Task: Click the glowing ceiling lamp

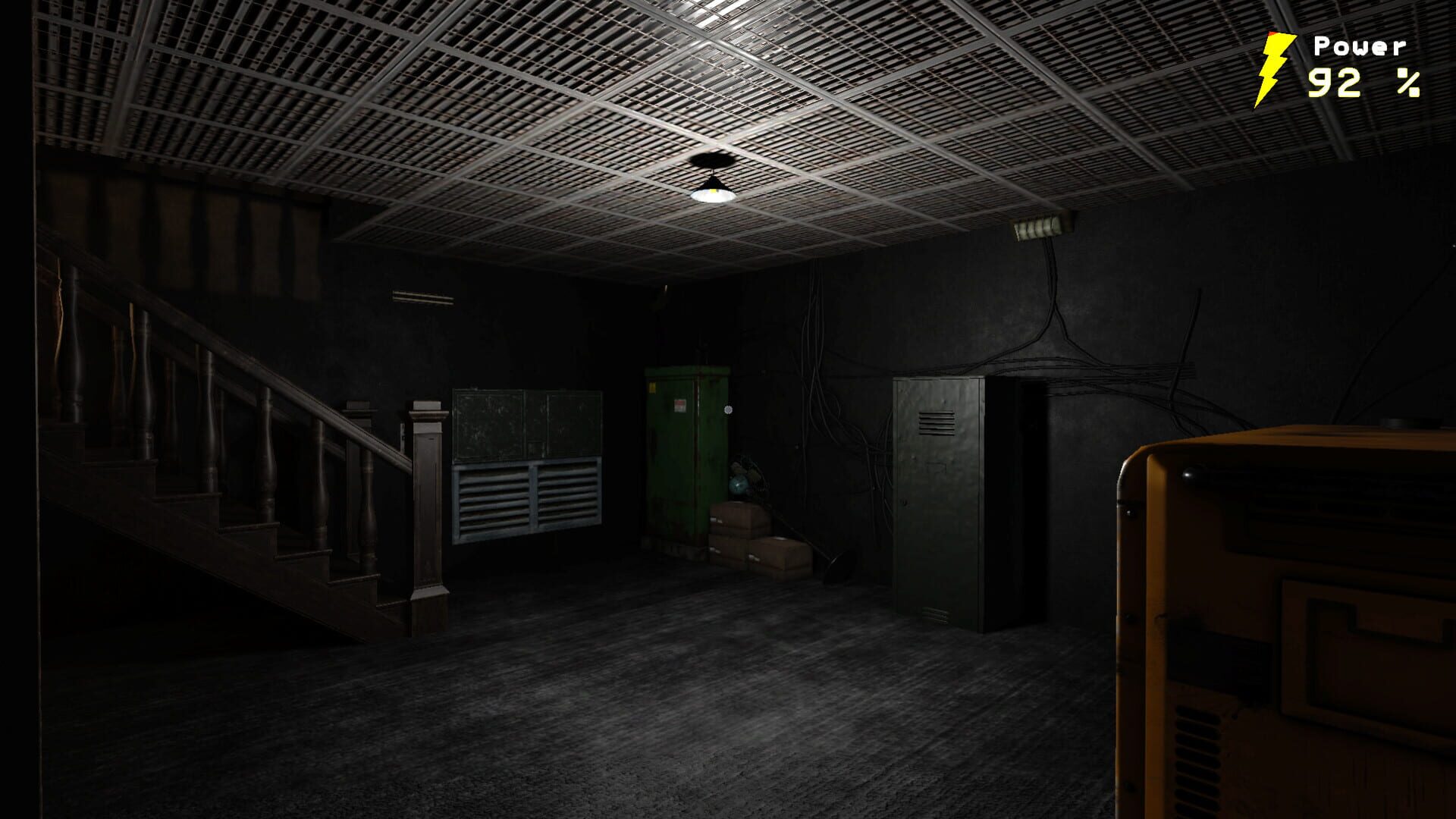Action: pyautogui.click(x=714, y=196)
